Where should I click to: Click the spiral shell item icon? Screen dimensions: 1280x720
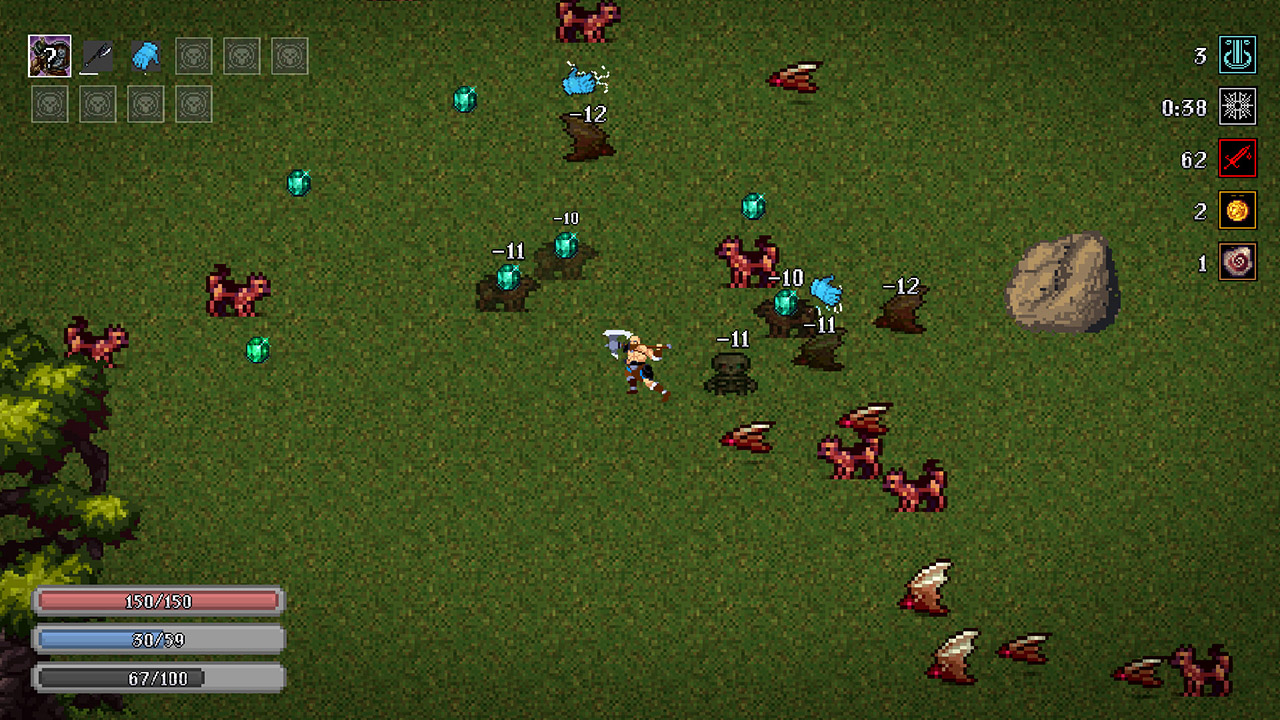(x=1238, y=264)
